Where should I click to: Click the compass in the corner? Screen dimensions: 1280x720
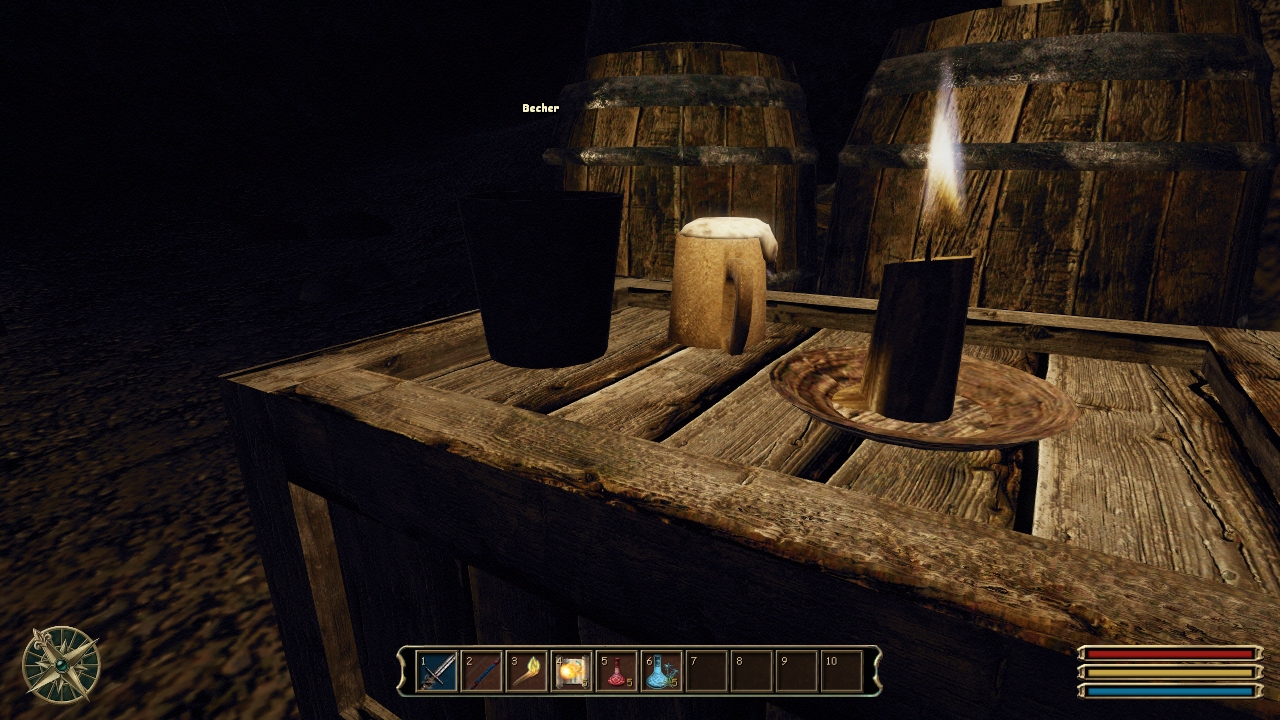61,665
